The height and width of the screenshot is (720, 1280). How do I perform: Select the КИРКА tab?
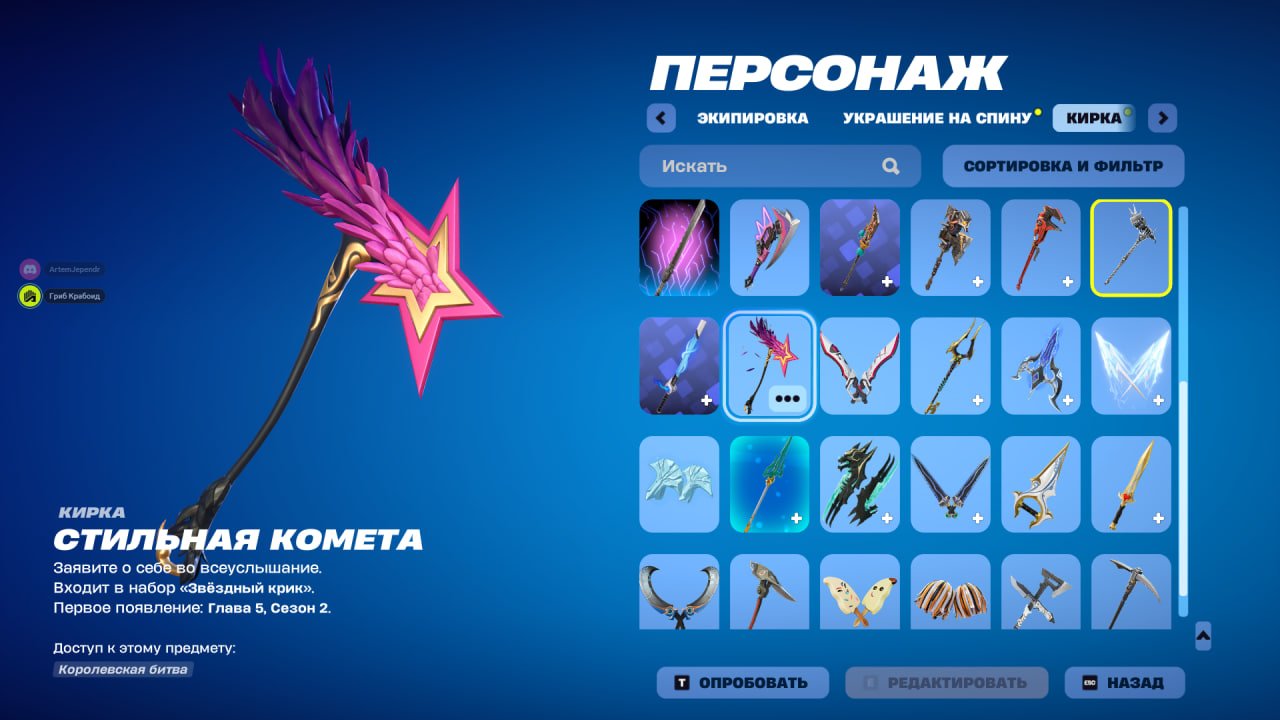(1093, 117)
